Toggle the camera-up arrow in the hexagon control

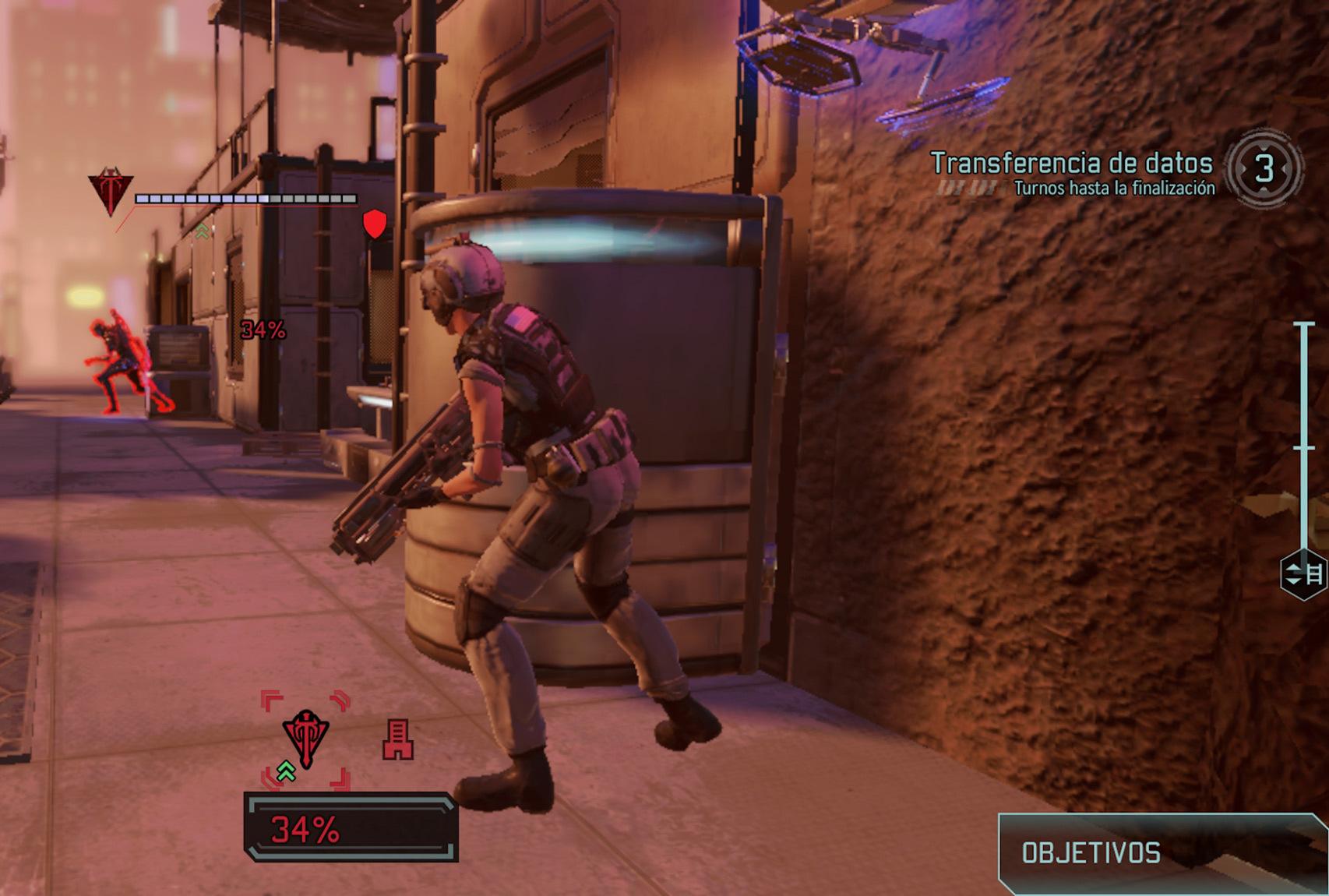(1293, 567)
